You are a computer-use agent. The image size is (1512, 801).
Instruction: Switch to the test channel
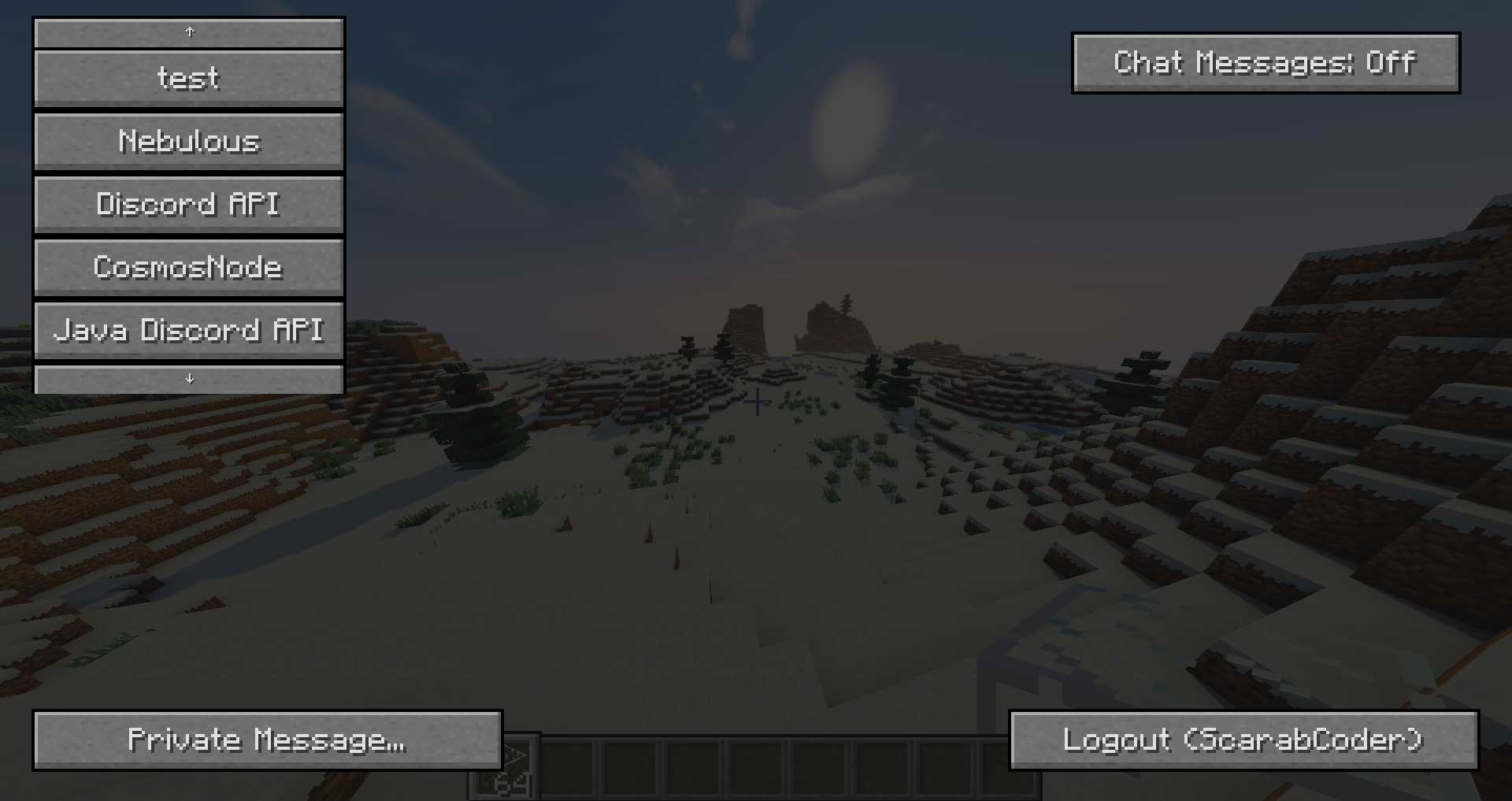click(188, 78)
